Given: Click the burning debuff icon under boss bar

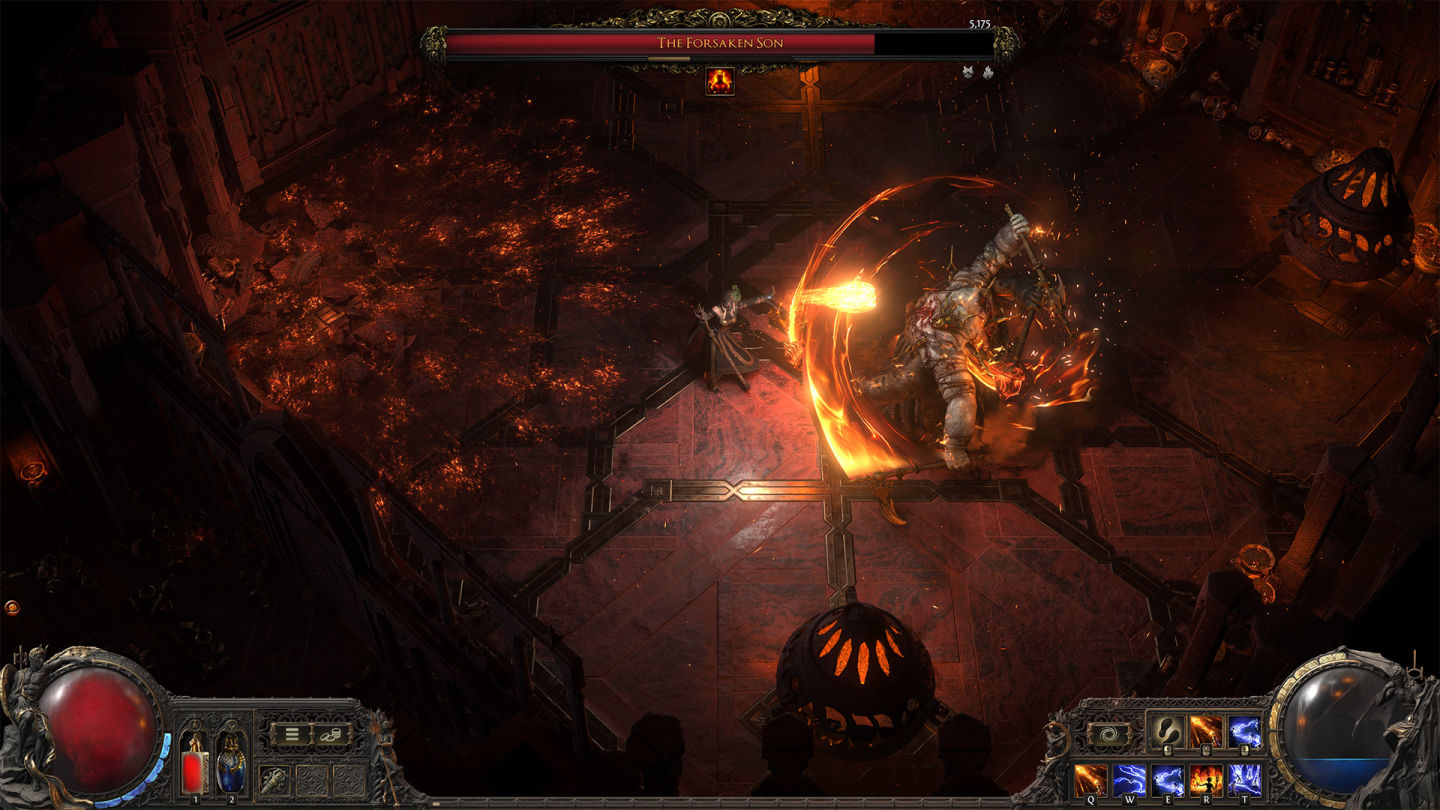Looking at the screenshot, I should [719, 81].
